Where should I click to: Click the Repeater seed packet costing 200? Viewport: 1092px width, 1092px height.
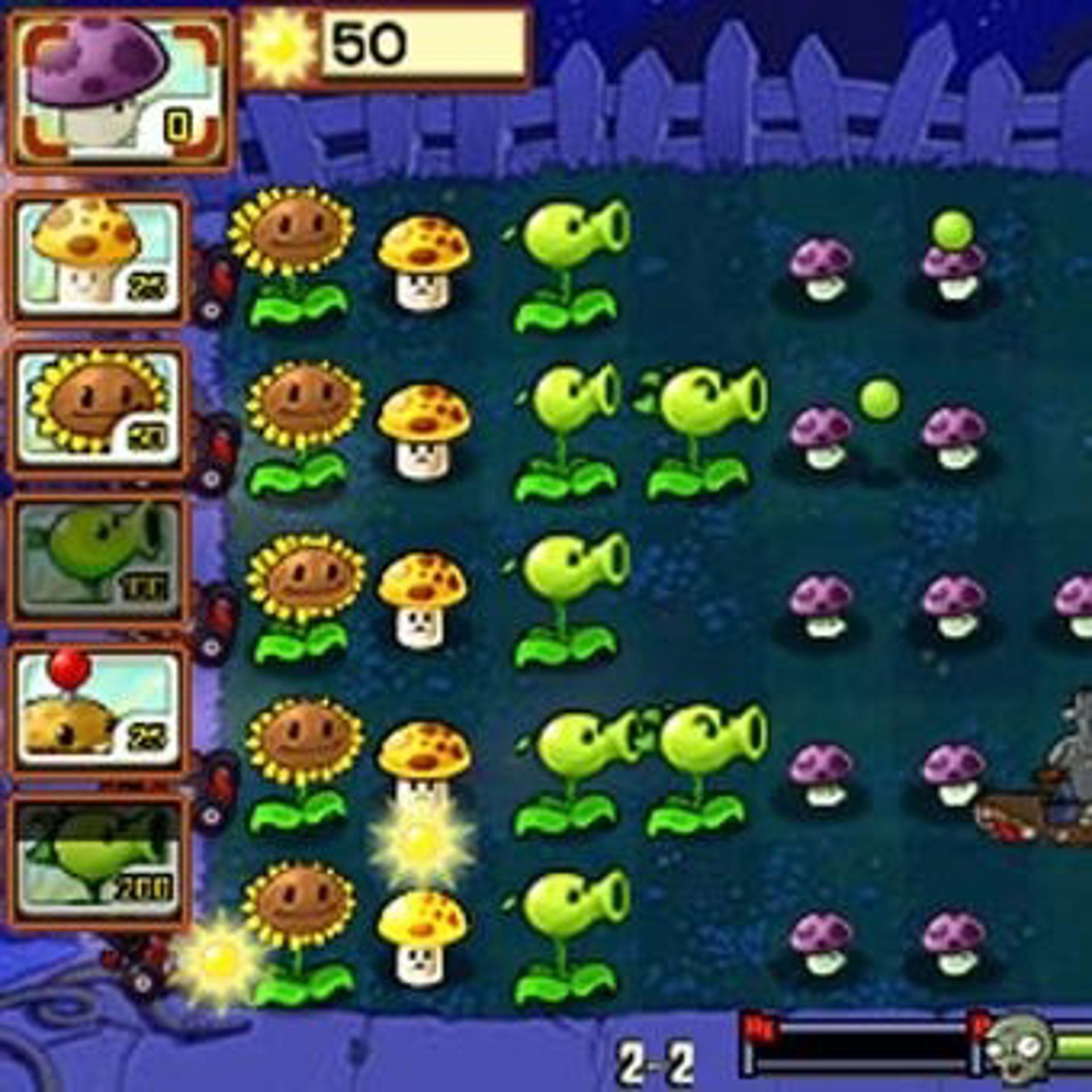click(98, 862)
